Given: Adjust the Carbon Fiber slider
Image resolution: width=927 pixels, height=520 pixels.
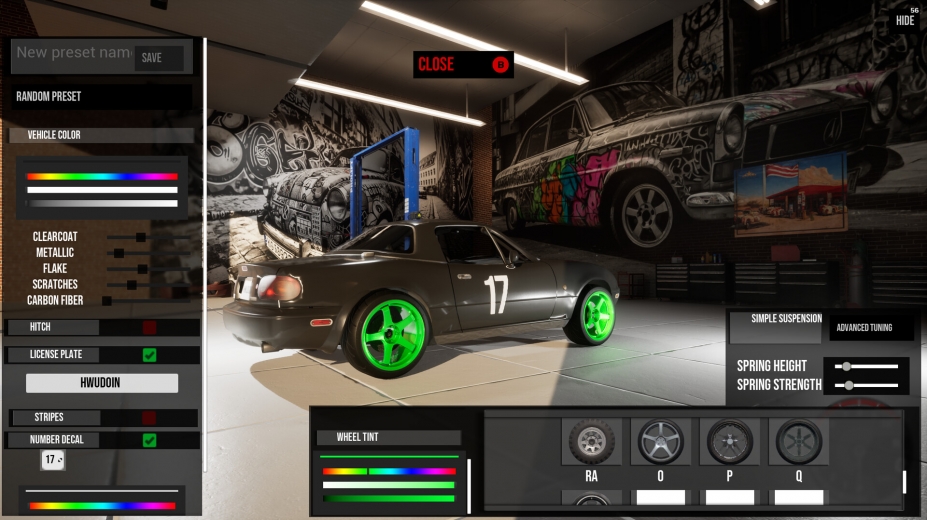Looking at the screenshot, I should pyautogui.click(x=107, y=300).
